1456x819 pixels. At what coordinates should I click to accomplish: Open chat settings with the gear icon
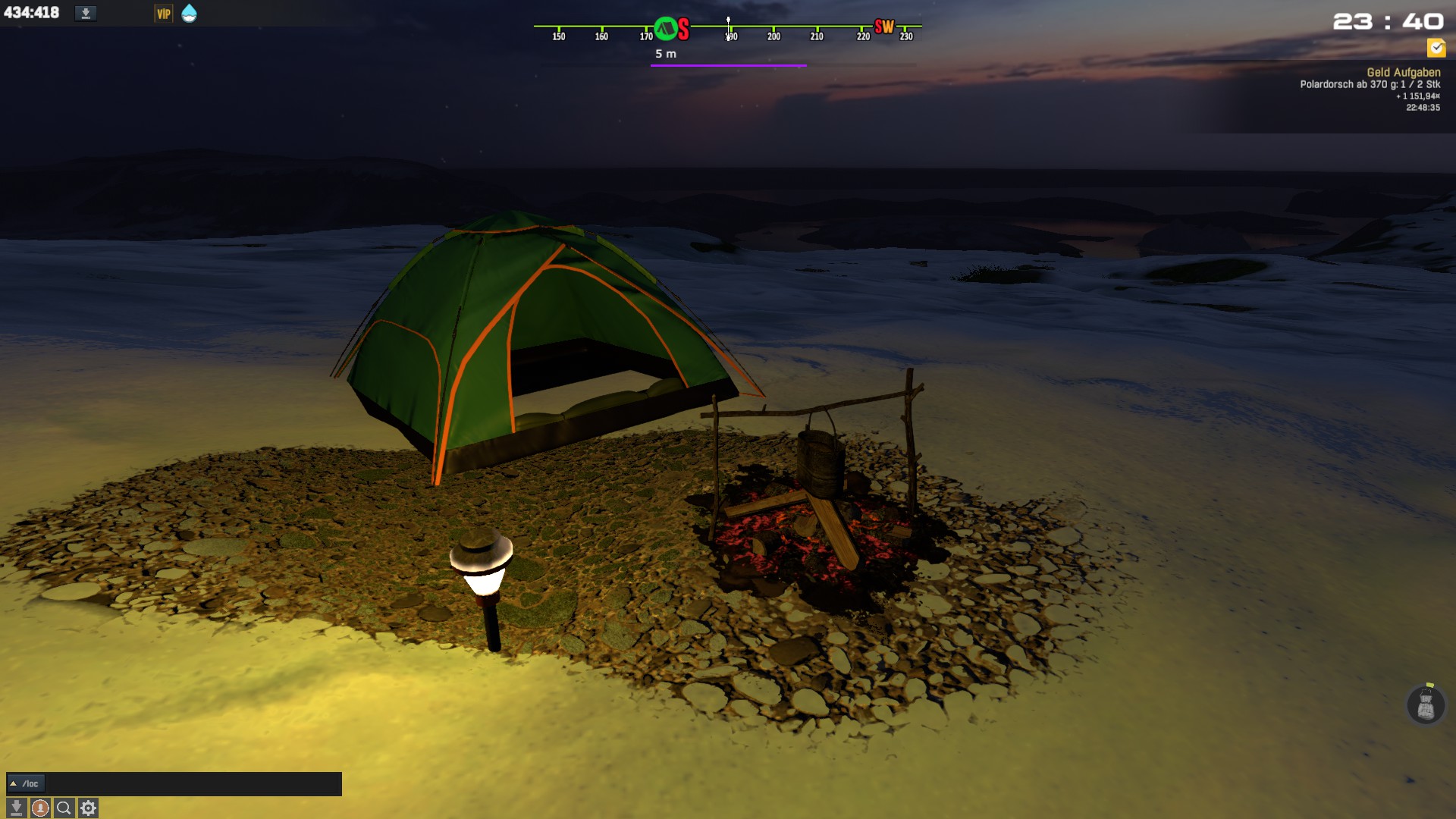click(89, 808)
